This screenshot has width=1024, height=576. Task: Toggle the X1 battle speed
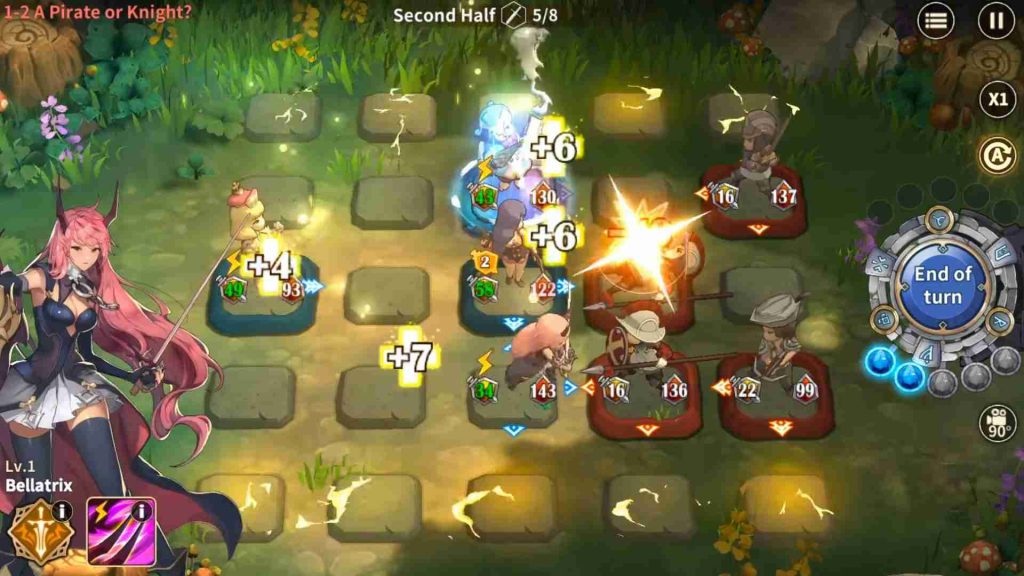pos(996,99)
